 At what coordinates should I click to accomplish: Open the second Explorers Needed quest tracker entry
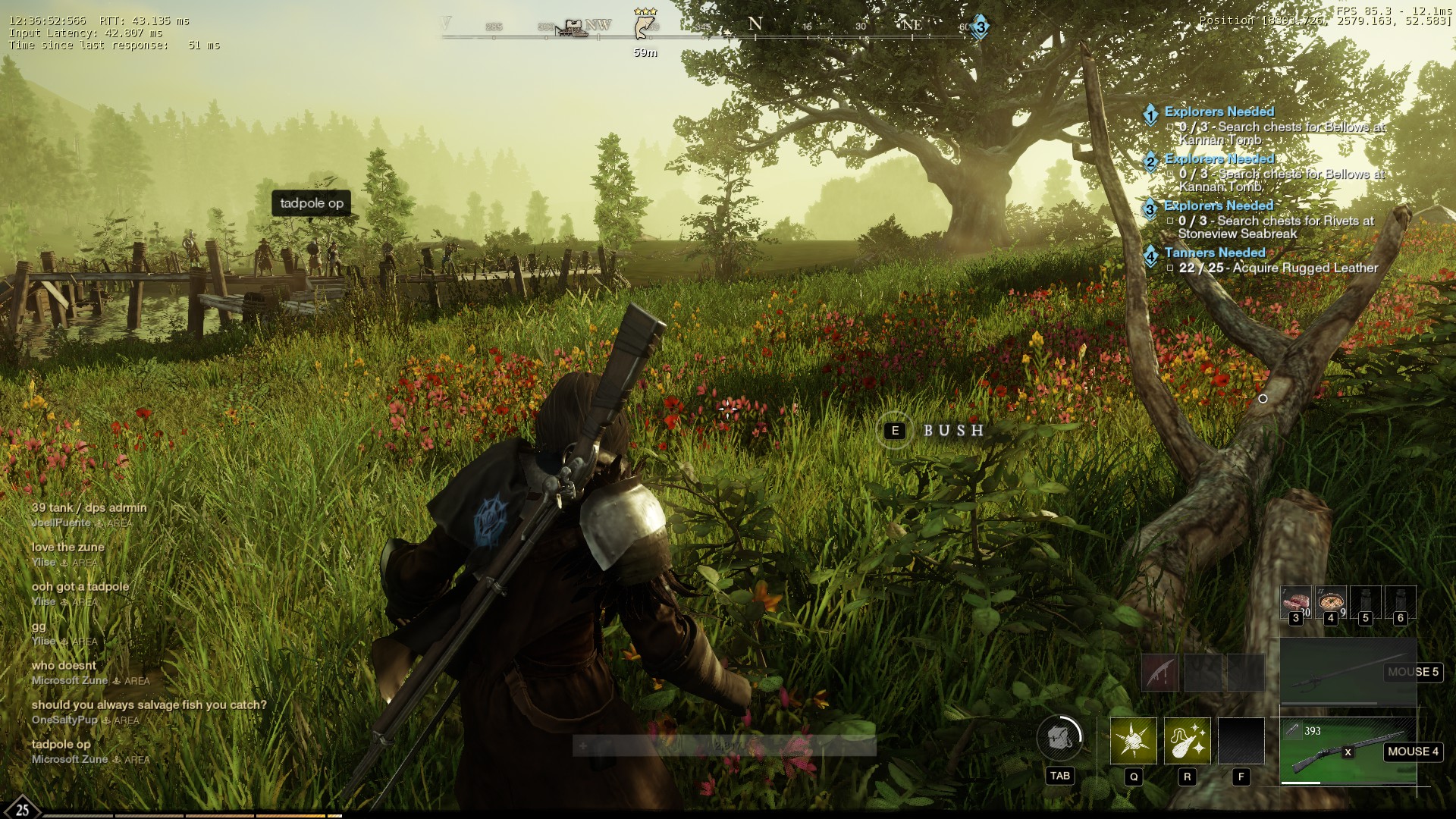coord(1219,158)
